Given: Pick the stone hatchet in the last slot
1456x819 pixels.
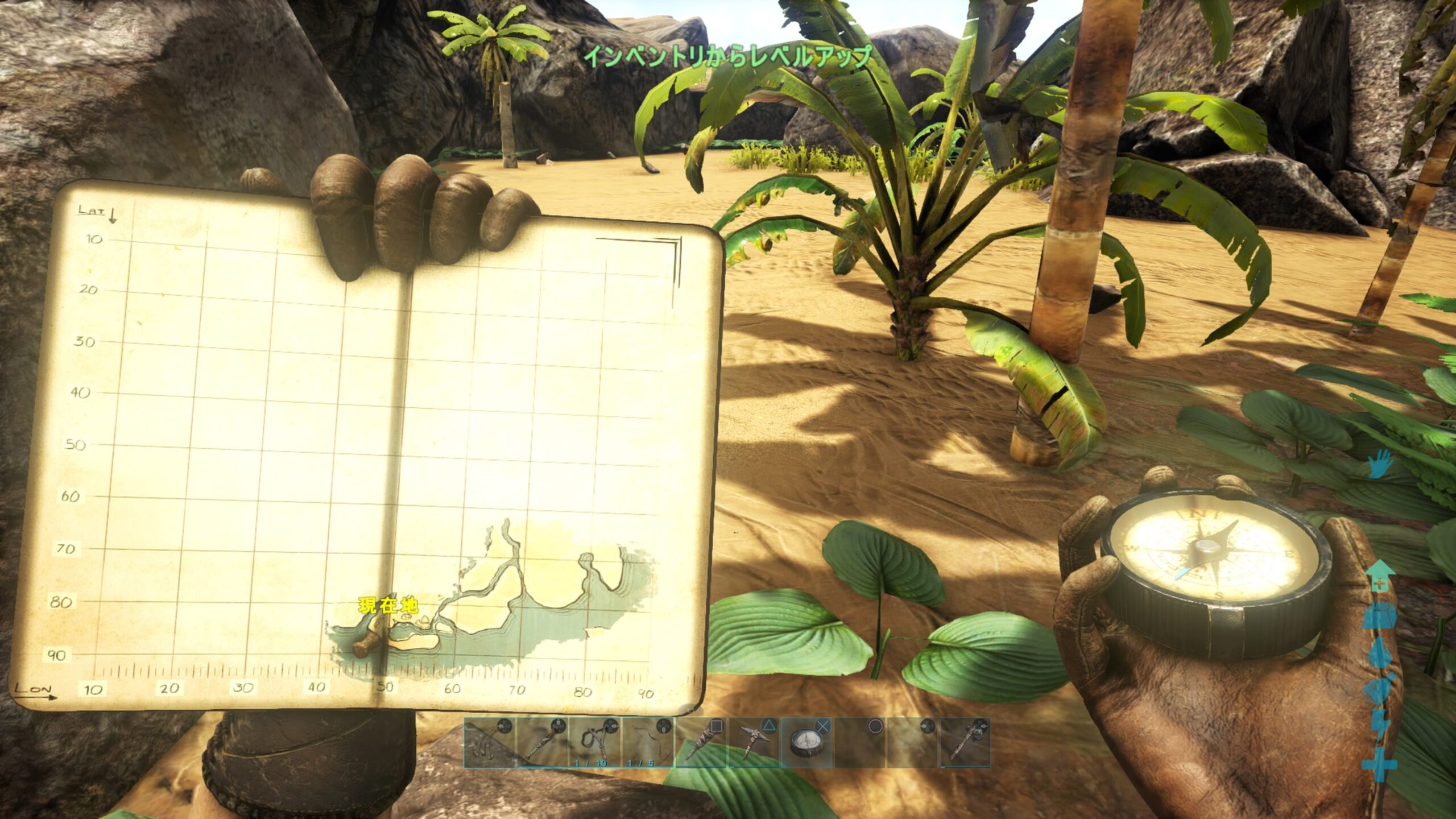Looking at the screenshot, I should tap(965, 742).
